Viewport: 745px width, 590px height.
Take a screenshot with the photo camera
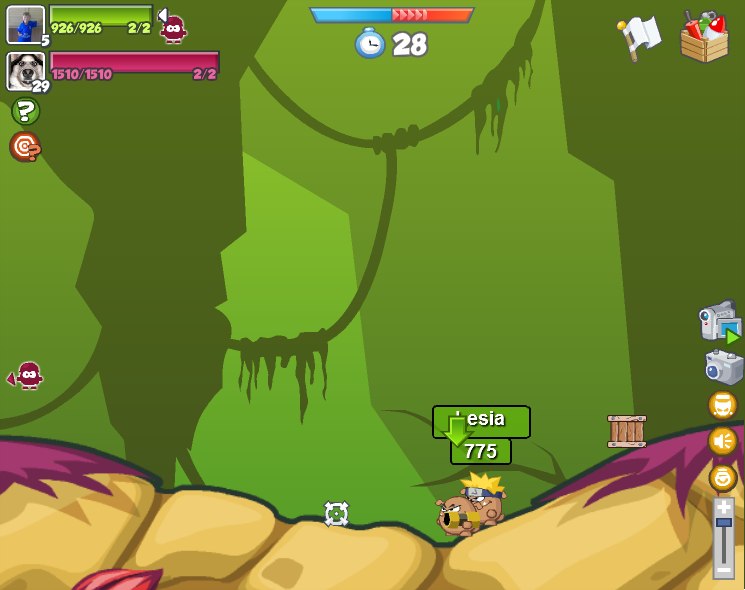tap(723, 367)
